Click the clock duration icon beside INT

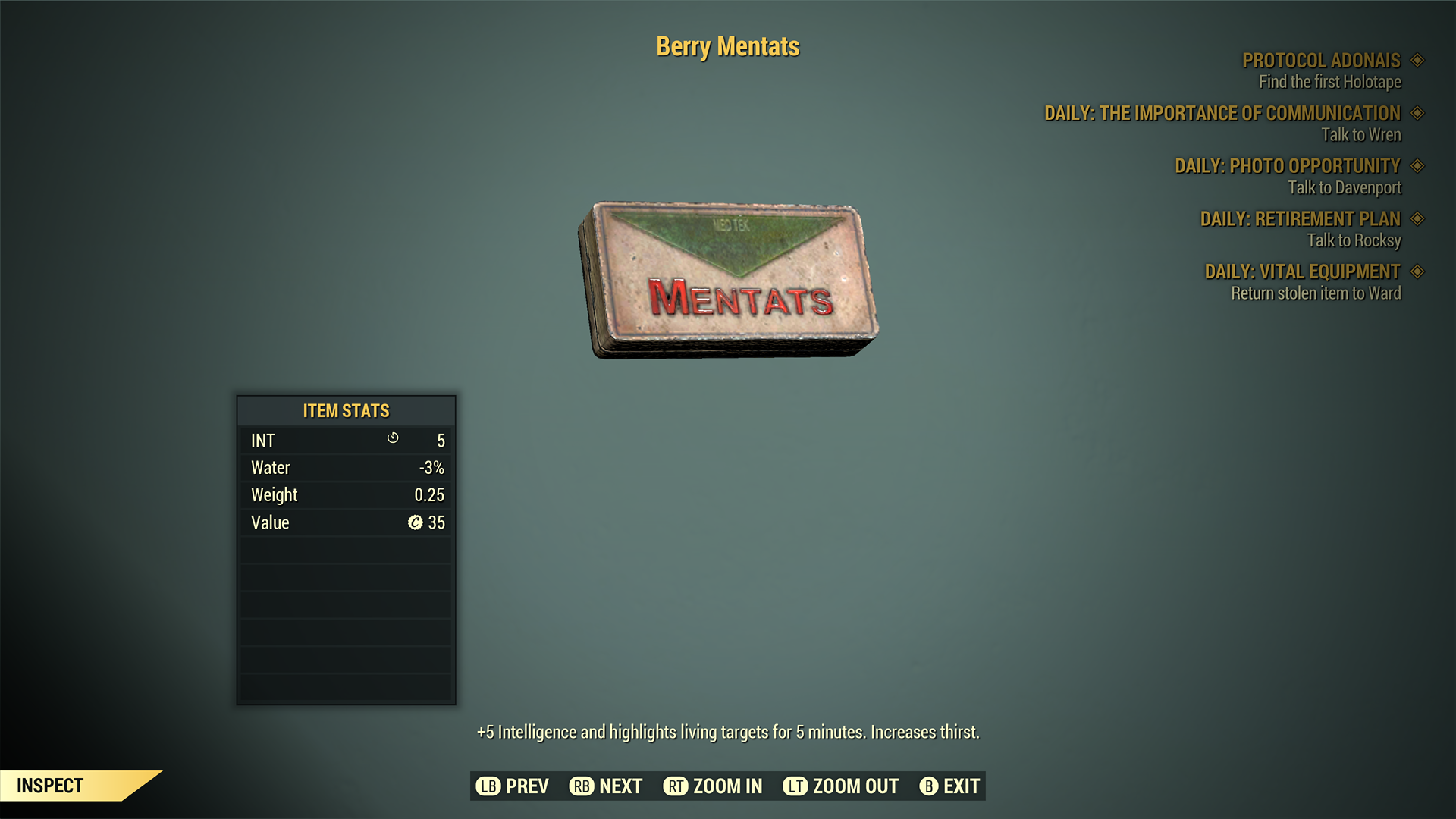(x=394, y=440)
